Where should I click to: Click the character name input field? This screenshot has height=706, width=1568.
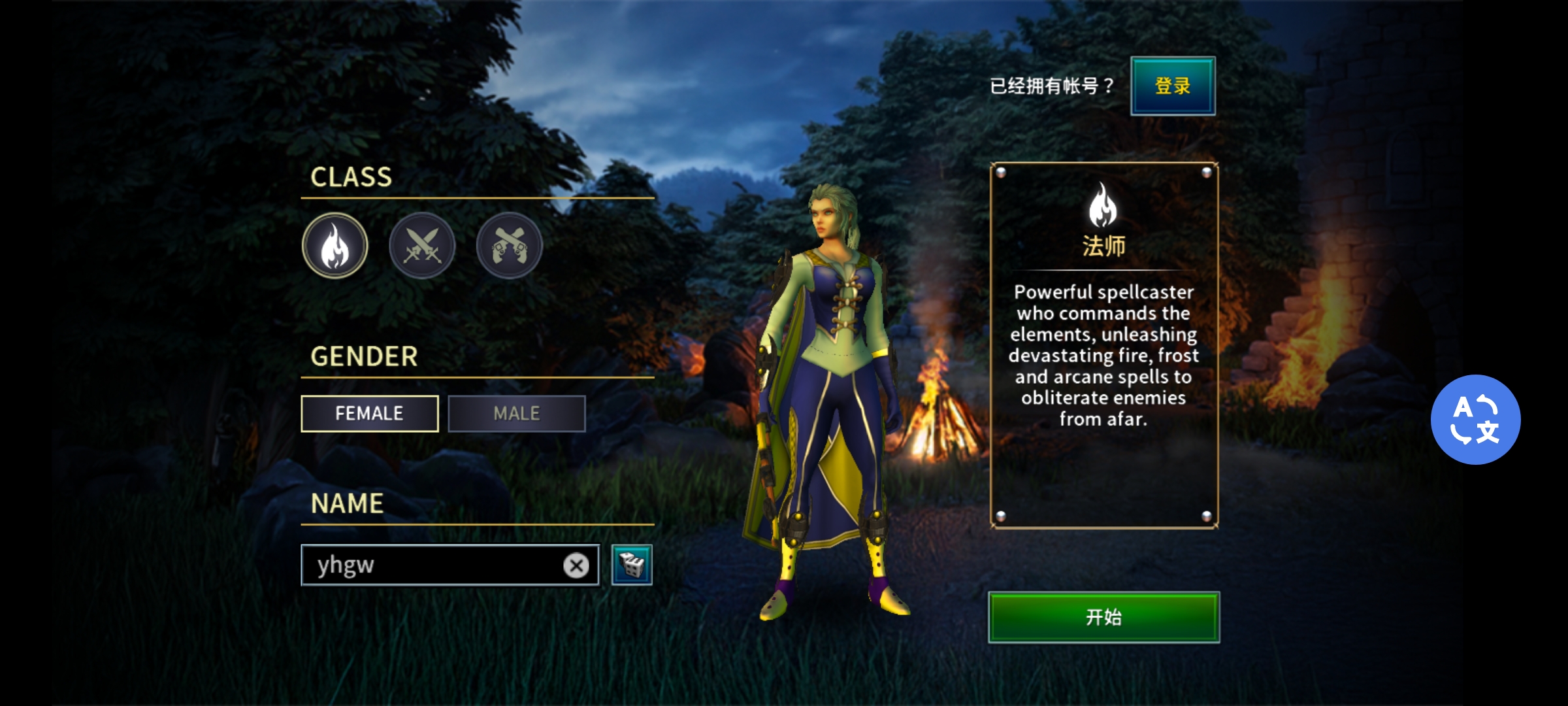pos(431,565)
